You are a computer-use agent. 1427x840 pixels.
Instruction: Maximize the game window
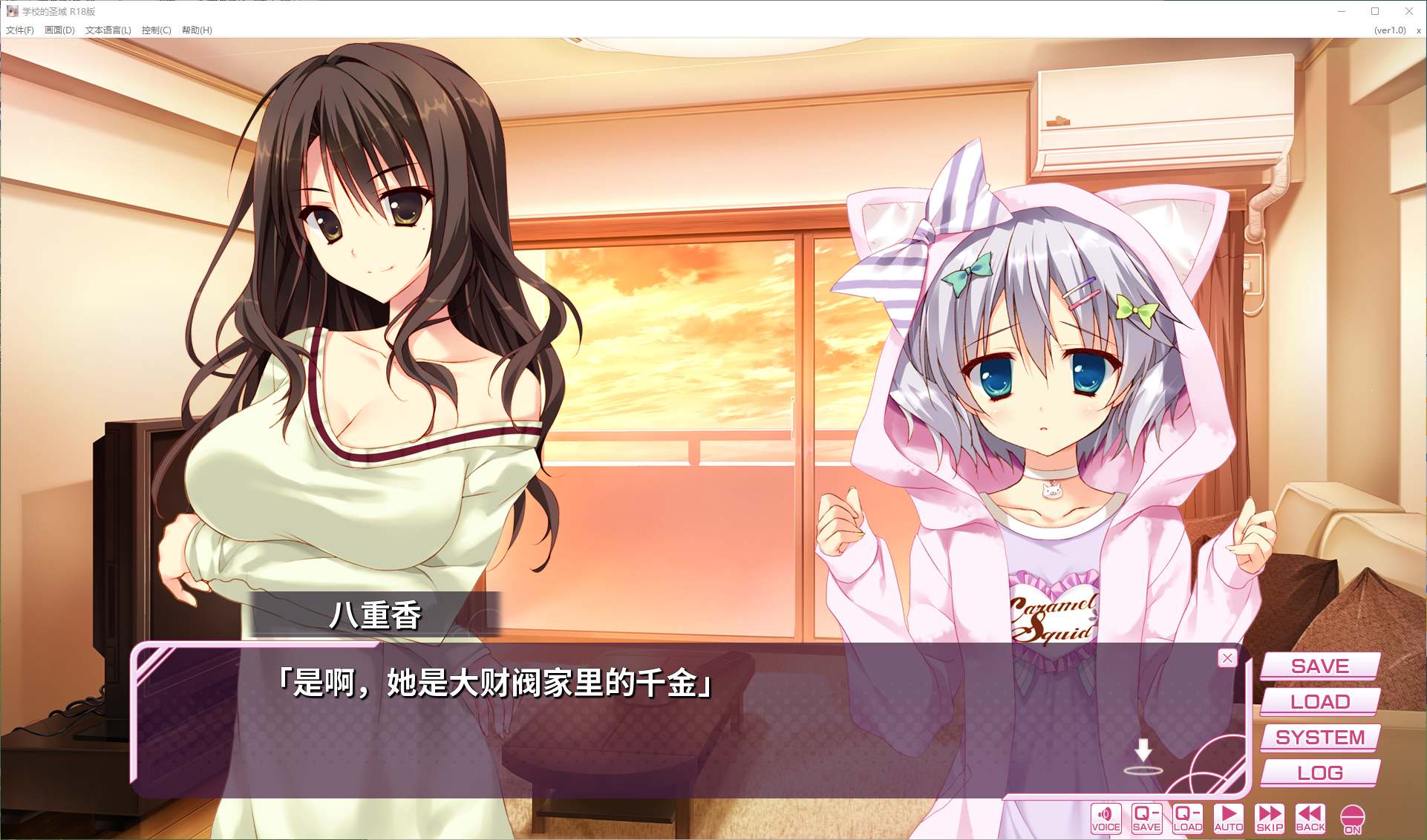tap(1375, 11)
